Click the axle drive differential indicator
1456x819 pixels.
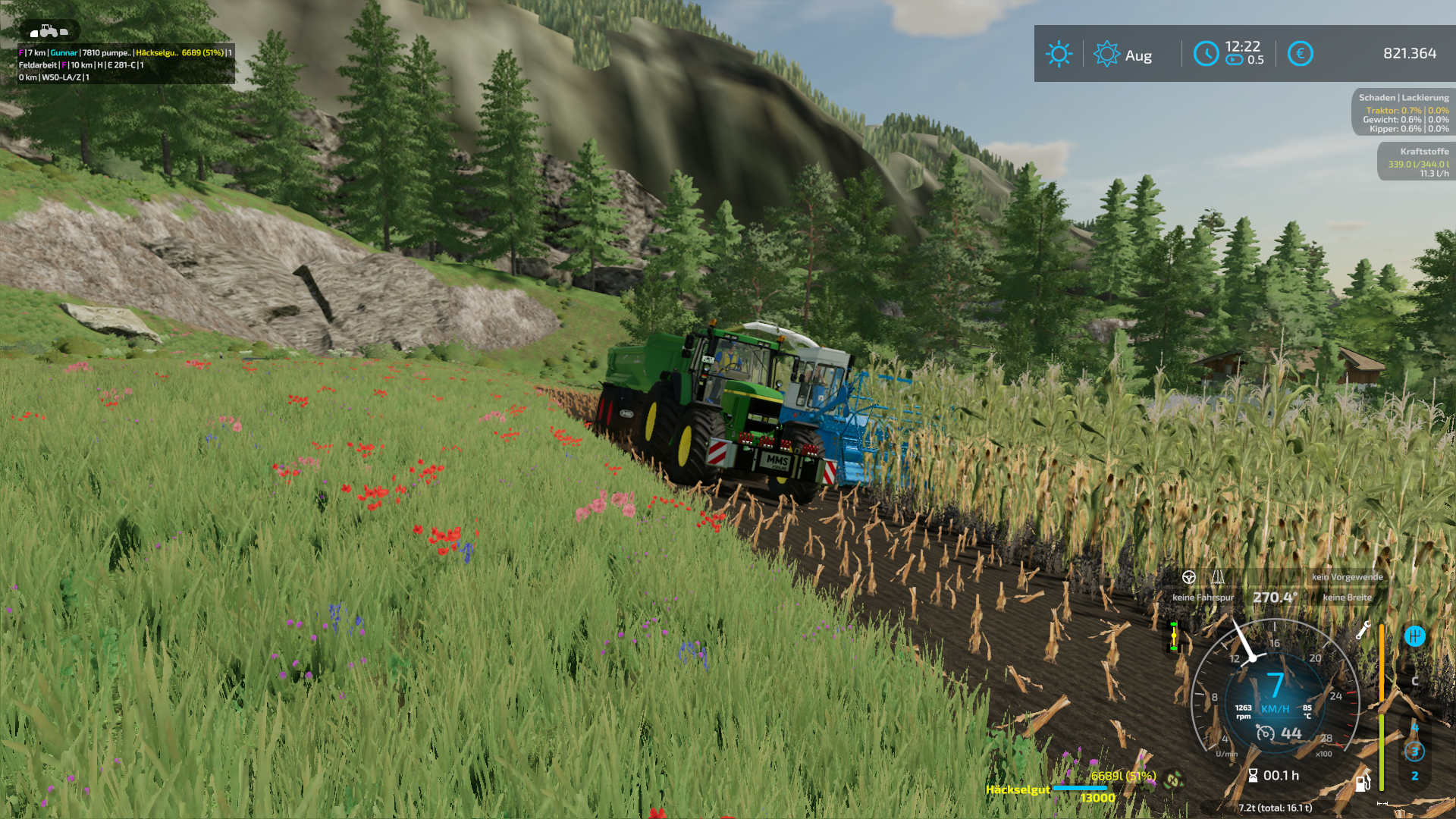tap(1173, 636)
